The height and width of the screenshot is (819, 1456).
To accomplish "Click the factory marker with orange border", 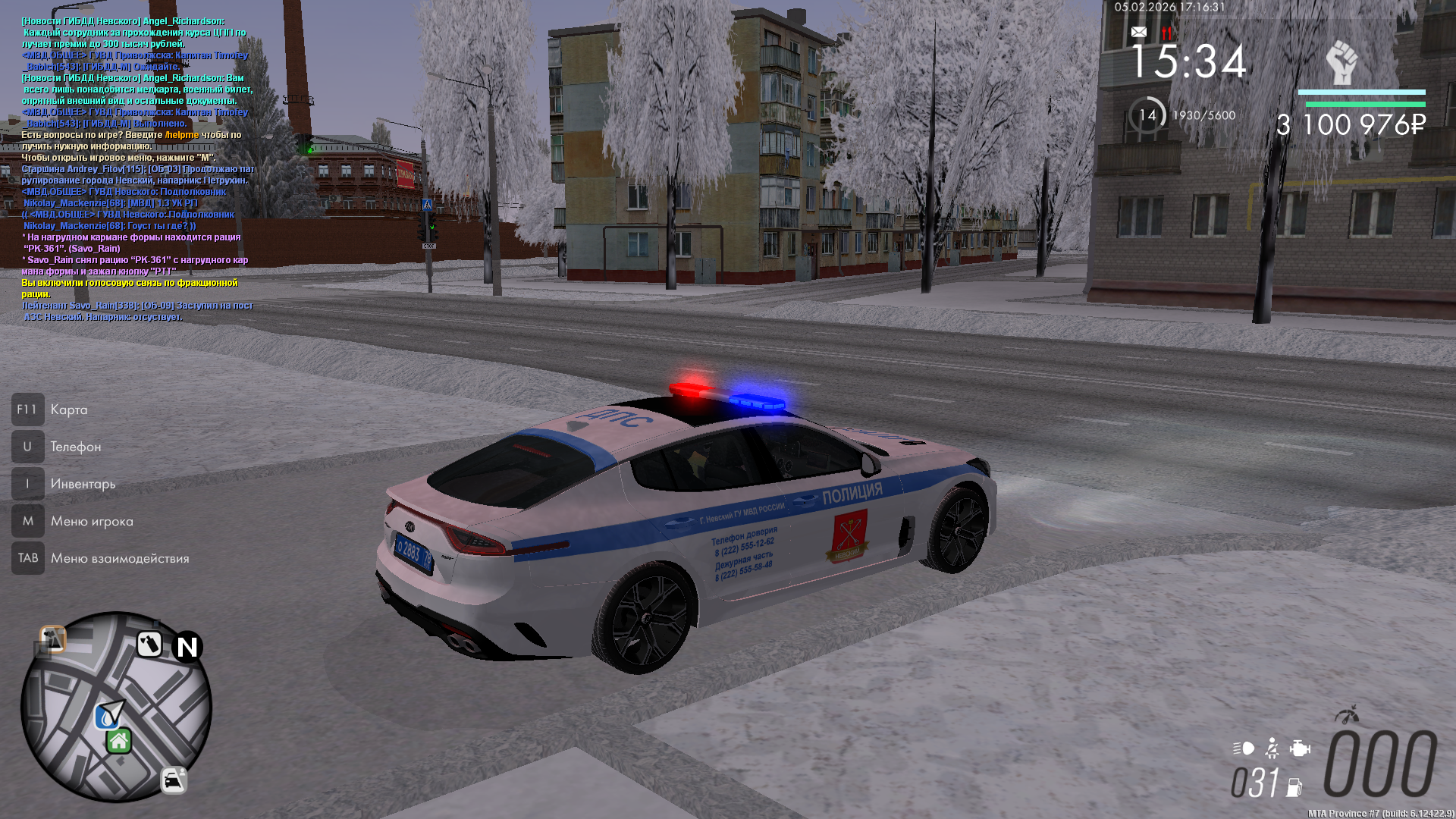I will 52,639.
